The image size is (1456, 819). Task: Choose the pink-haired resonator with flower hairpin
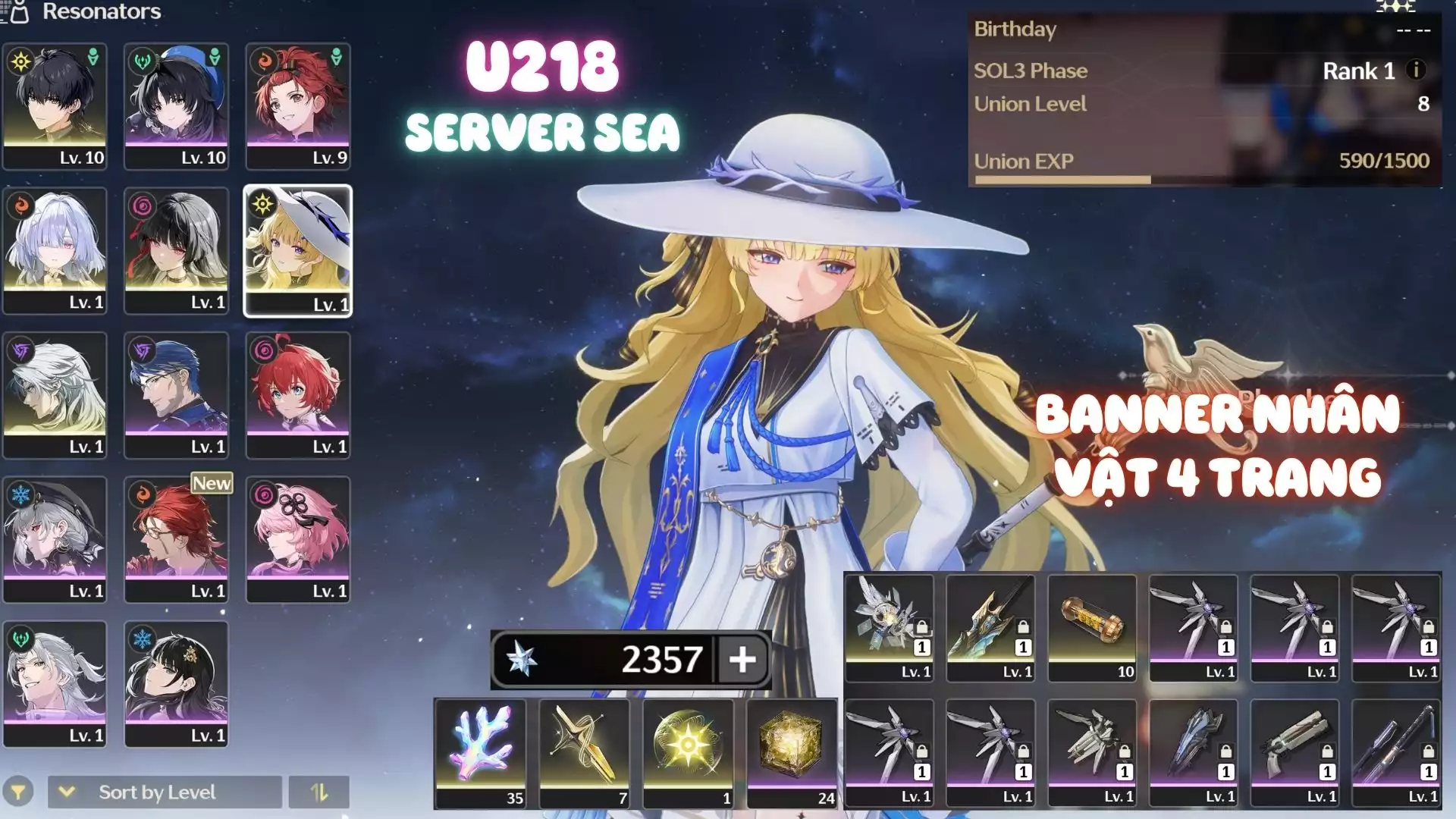coord(298,538)
